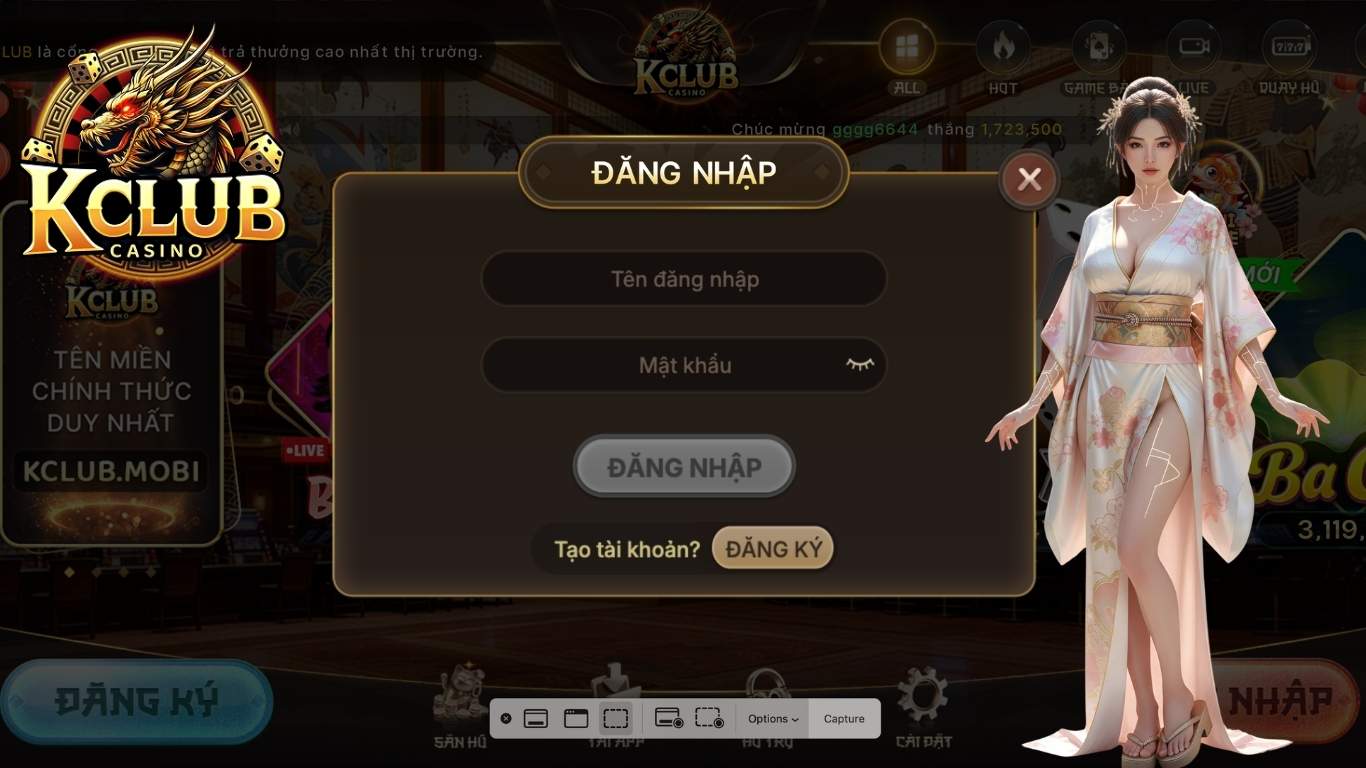Close the ĐĂNG NHẬP dialog with X
Image resolution: width=1366 pixels, height=768 pixels.
[1028, 178]
